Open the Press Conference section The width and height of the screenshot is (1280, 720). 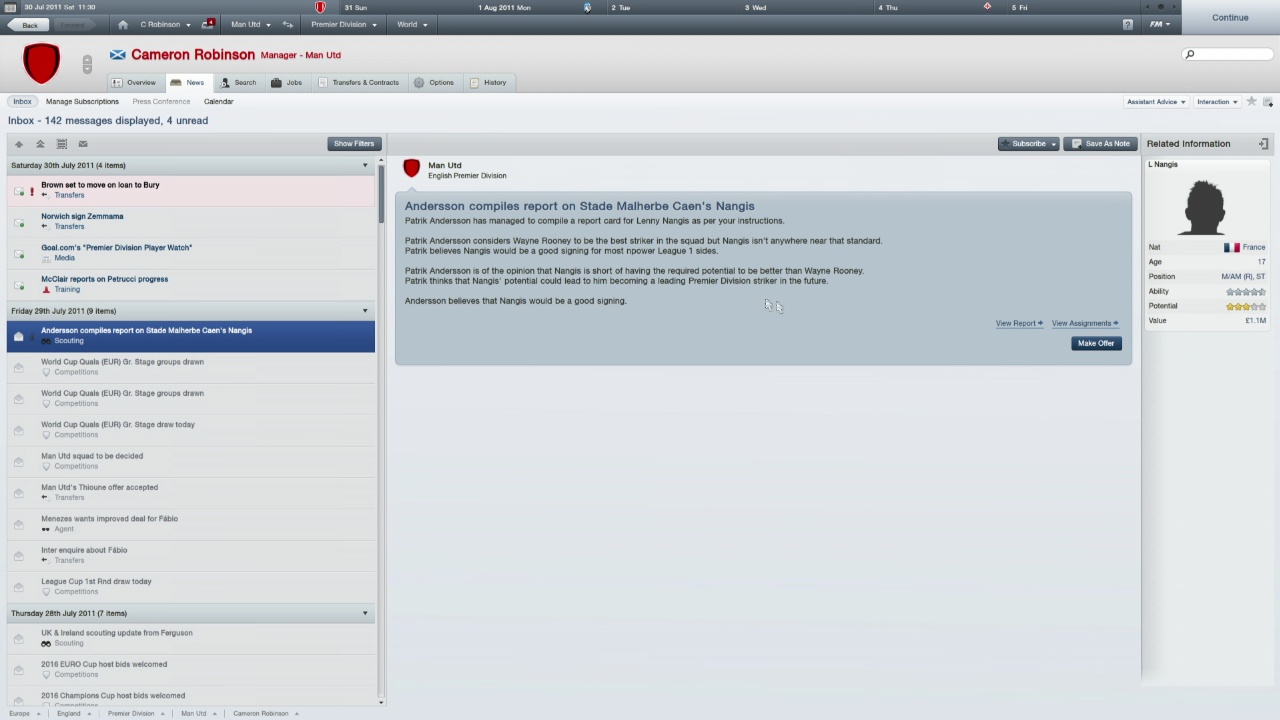point(161,101)
